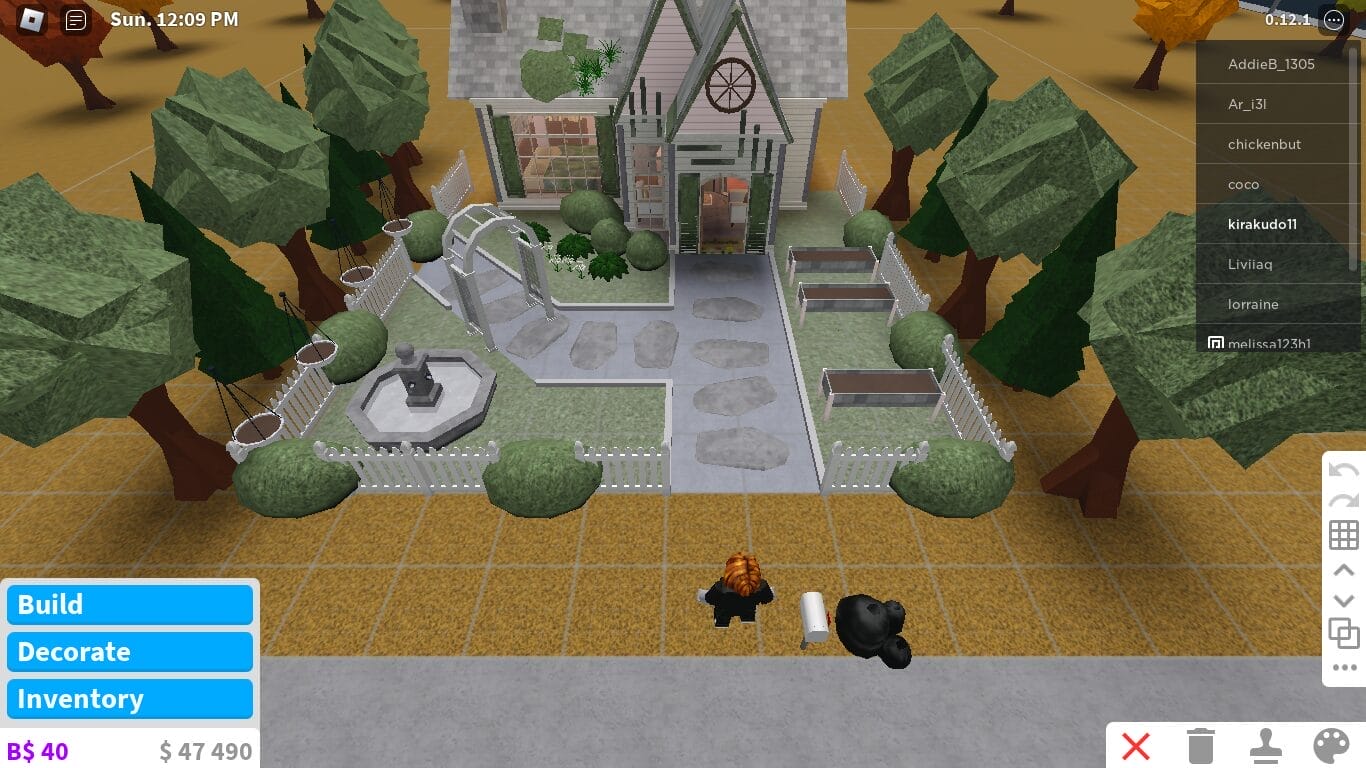Go down one floor with the down chevron
This screenshot has width=1366, height=768.
click(x=1344, y=600)
